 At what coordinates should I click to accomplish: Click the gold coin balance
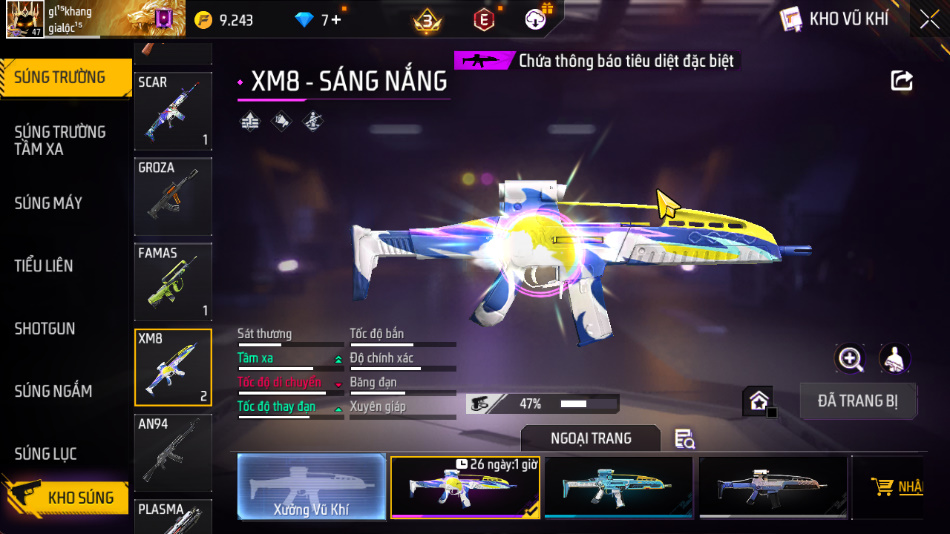(223, 20)
